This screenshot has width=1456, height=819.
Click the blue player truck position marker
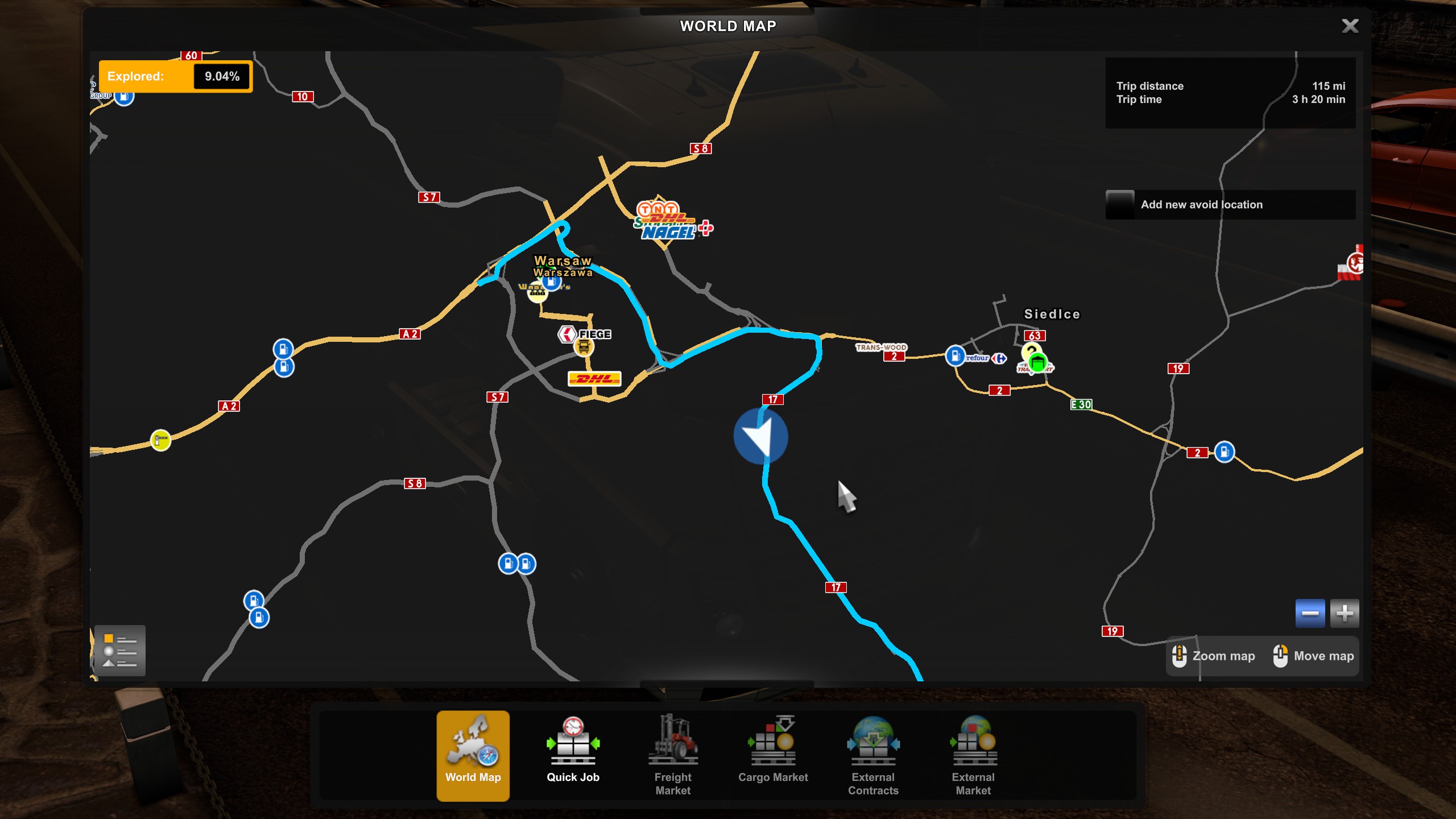pyautogui.click(x=760, y=436)
